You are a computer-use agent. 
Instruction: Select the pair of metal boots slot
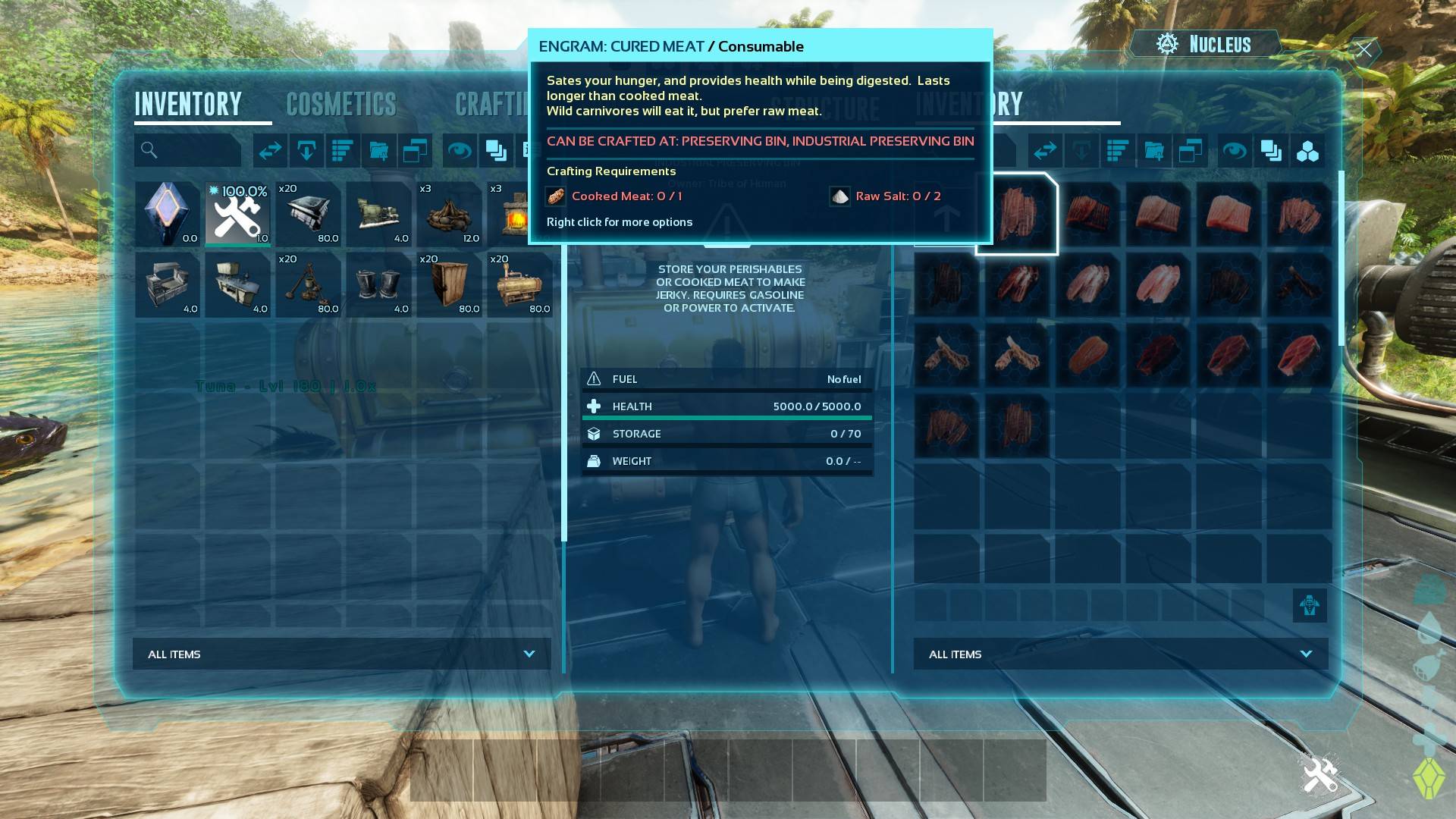click(x=379, y=284)
